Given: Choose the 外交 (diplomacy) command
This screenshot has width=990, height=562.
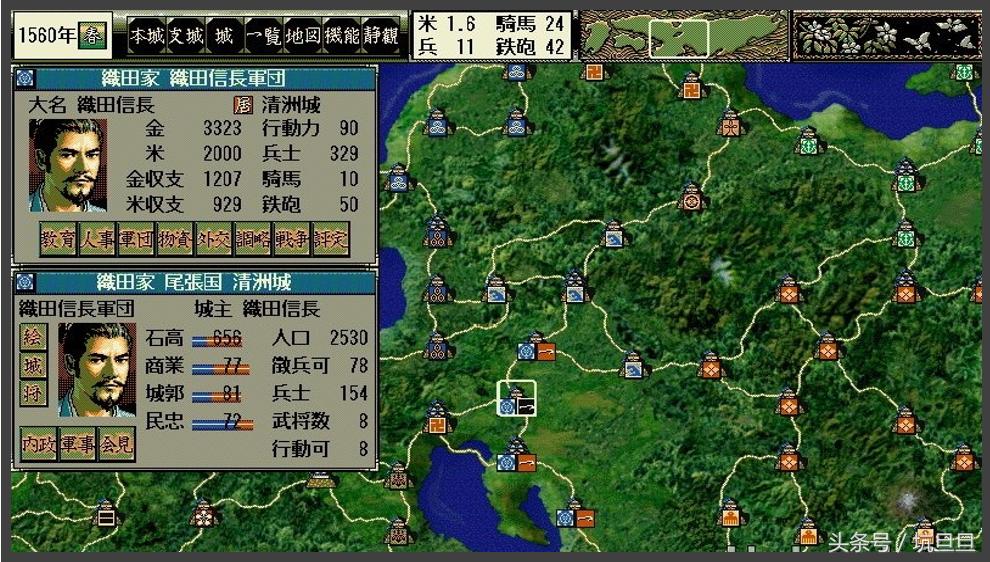Looking at the screenshot, I should 214,239.
